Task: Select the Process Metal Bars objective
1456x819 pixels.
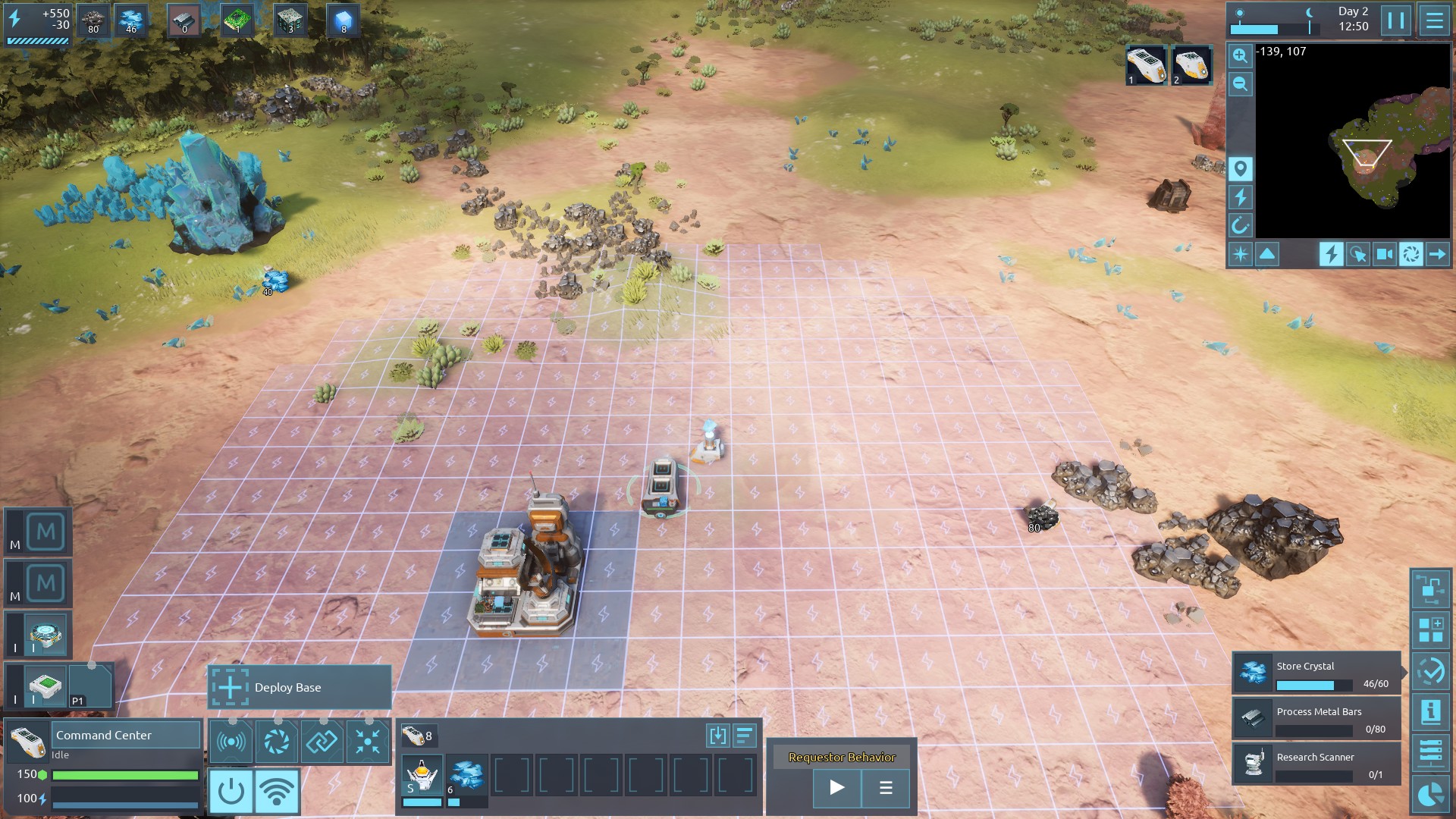Action: pyautogui.click(x=1316, y=718)
